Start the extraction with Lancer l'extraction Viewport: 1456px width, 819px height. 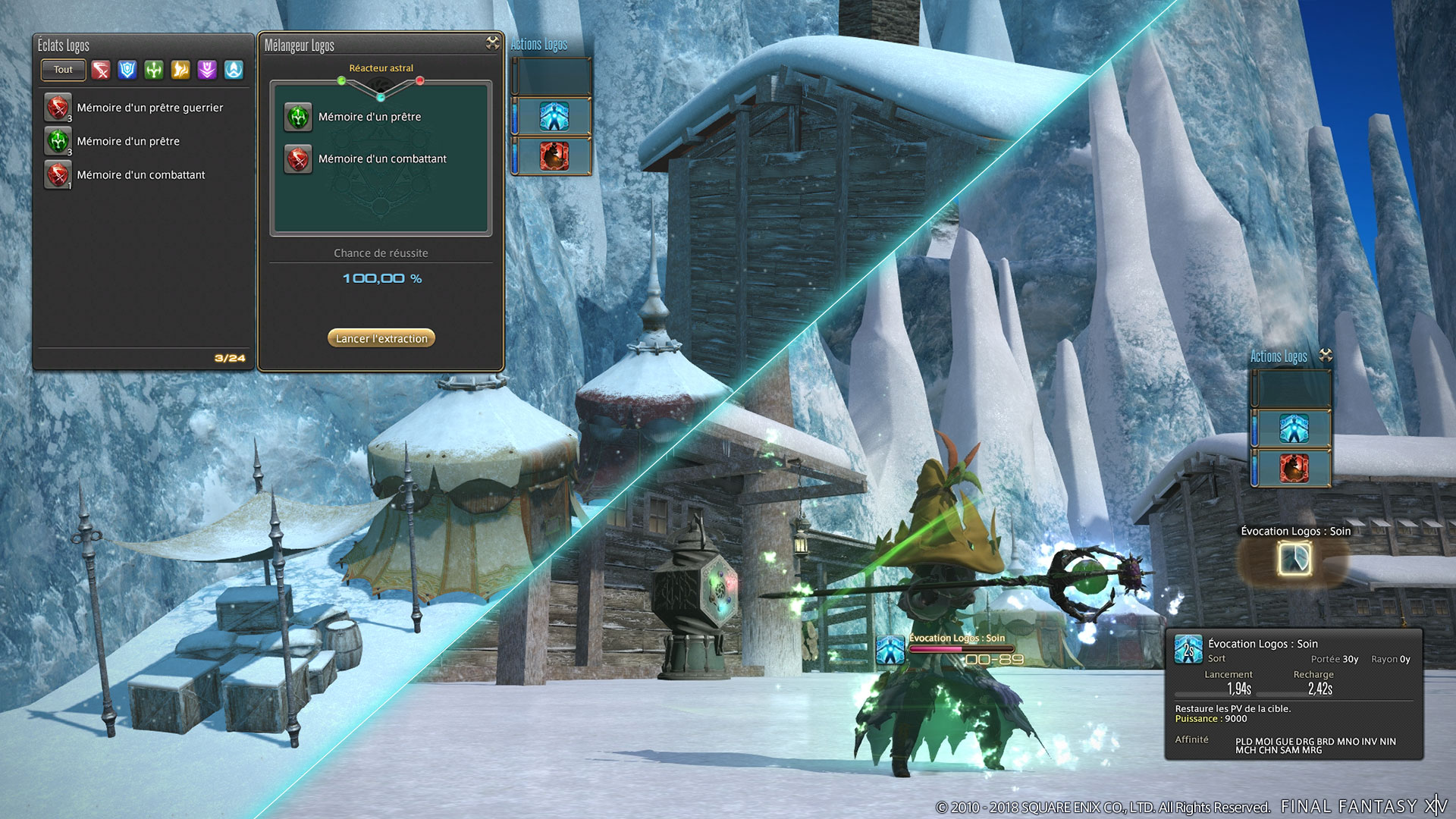pos(381,338)
